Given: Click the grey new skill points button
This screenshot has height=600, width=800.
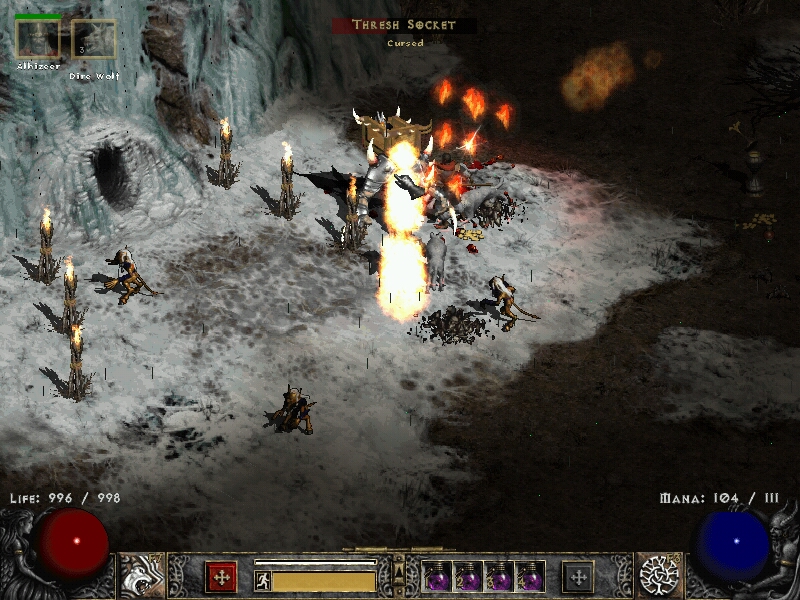Looking at the screenshot, I should pos(578,576).
